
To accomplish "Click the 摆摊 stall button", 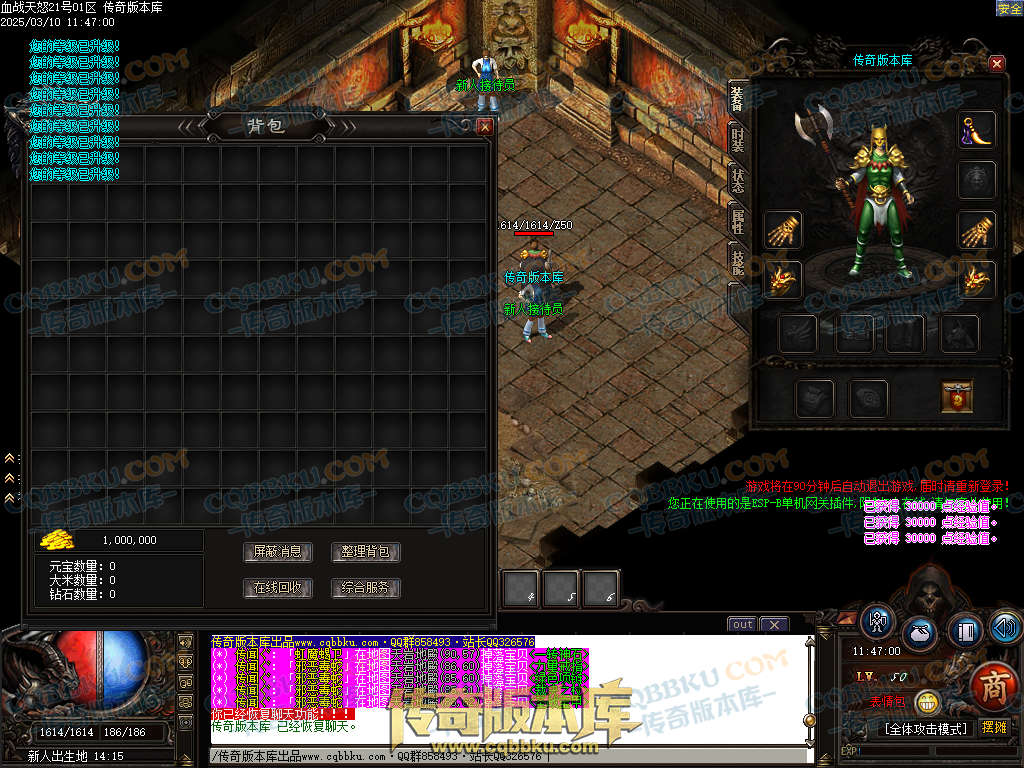I will pos(994,728).
